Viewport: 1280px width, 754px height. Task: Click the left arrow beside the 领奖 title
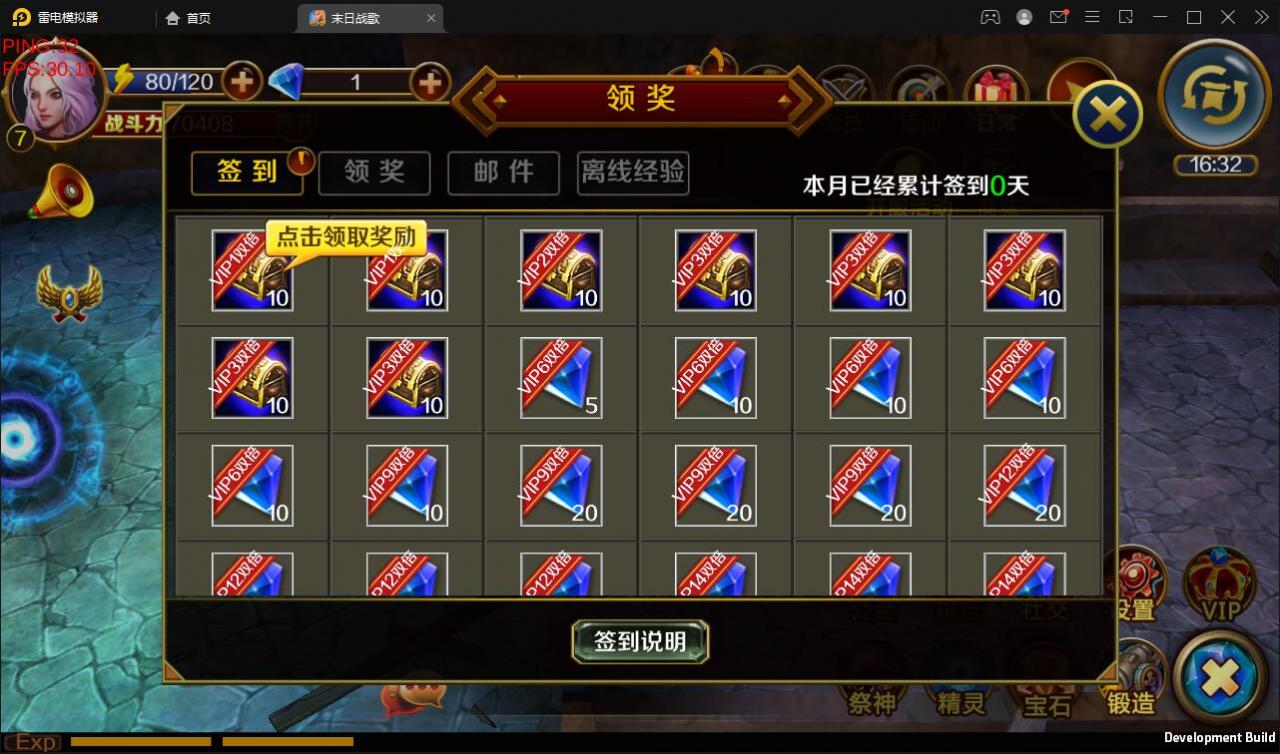[473, 99]
